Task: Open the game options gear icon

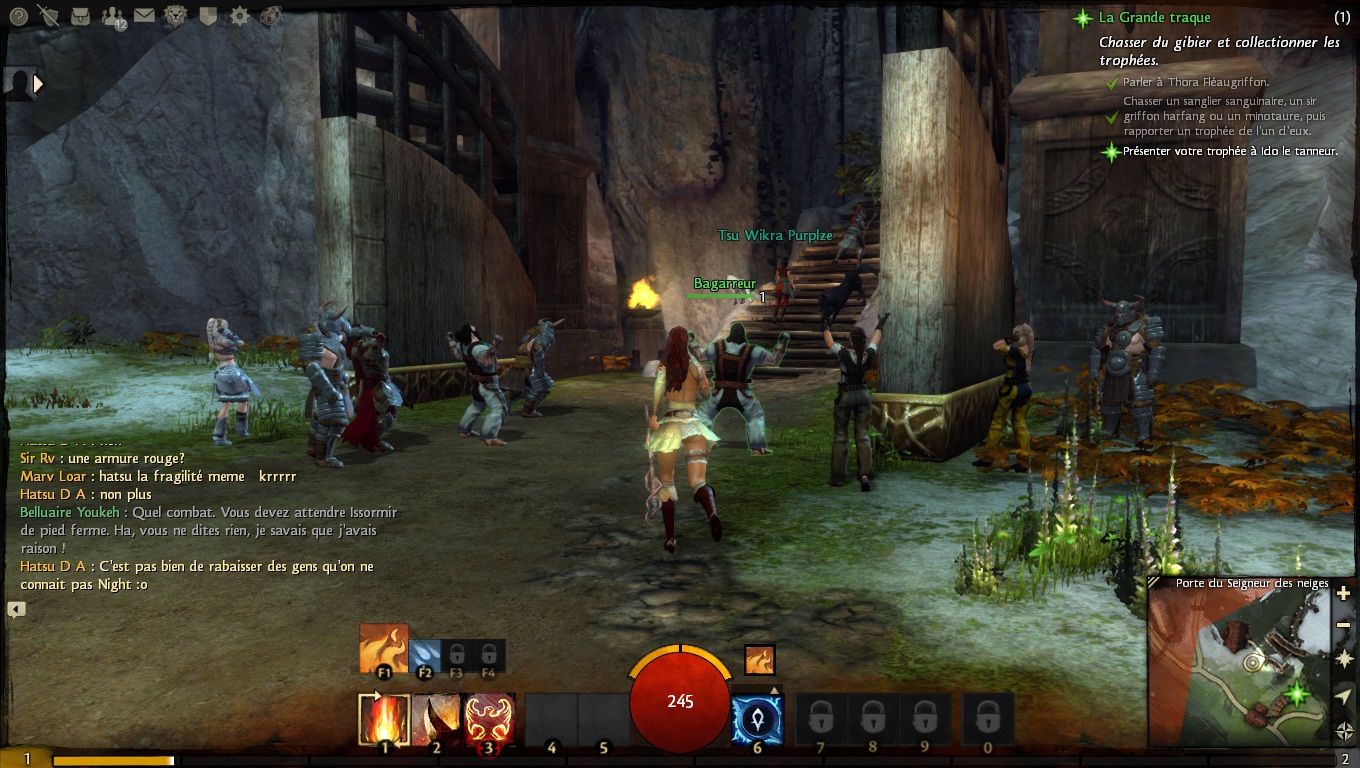Action: [x=239, y=15]
